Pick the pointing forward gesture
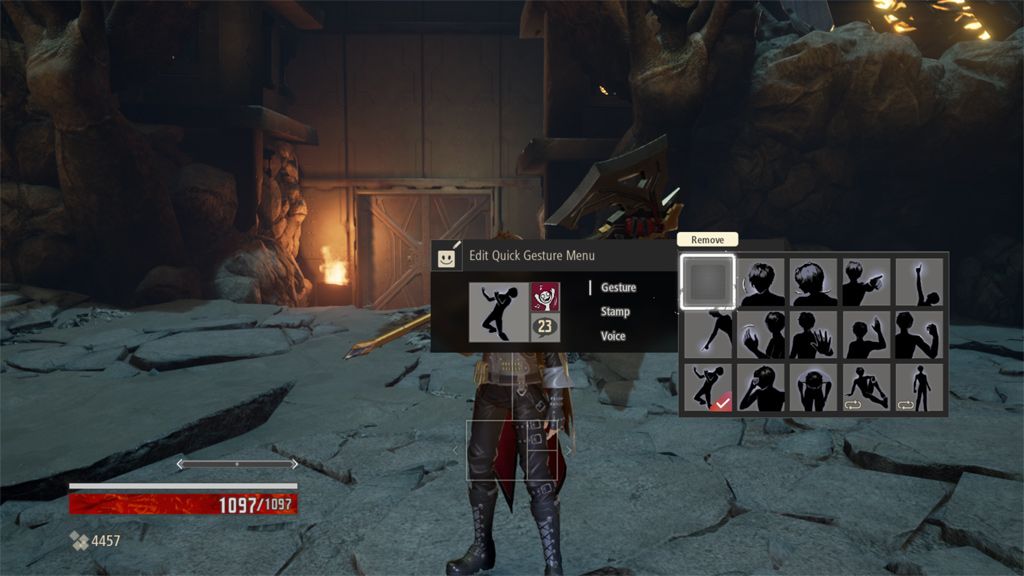Screen dimensions: 1024x576 pyautogui.click(x=866, y=282)
